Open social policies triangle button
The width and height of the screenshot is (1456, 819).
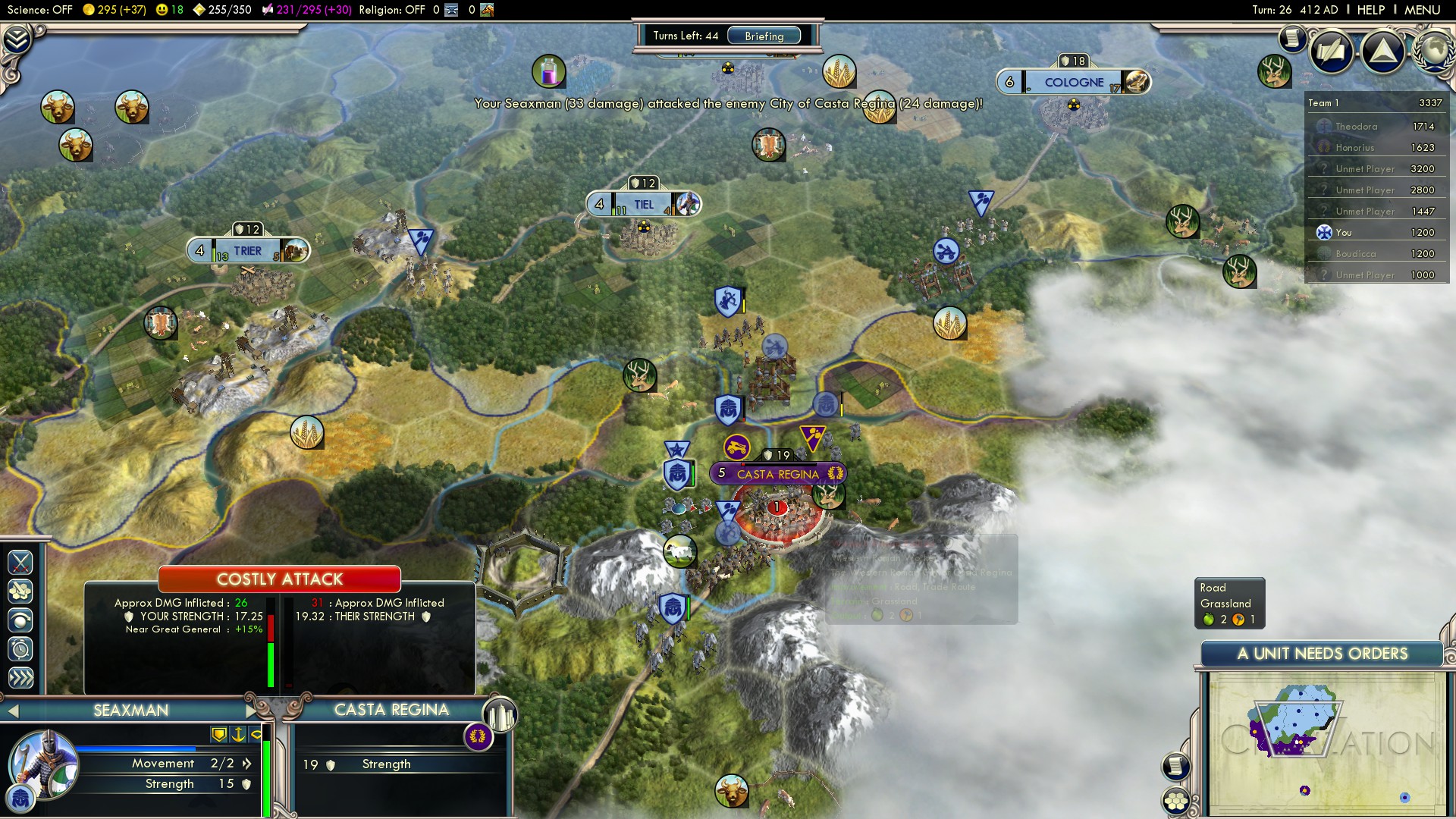click(1382, 52)
